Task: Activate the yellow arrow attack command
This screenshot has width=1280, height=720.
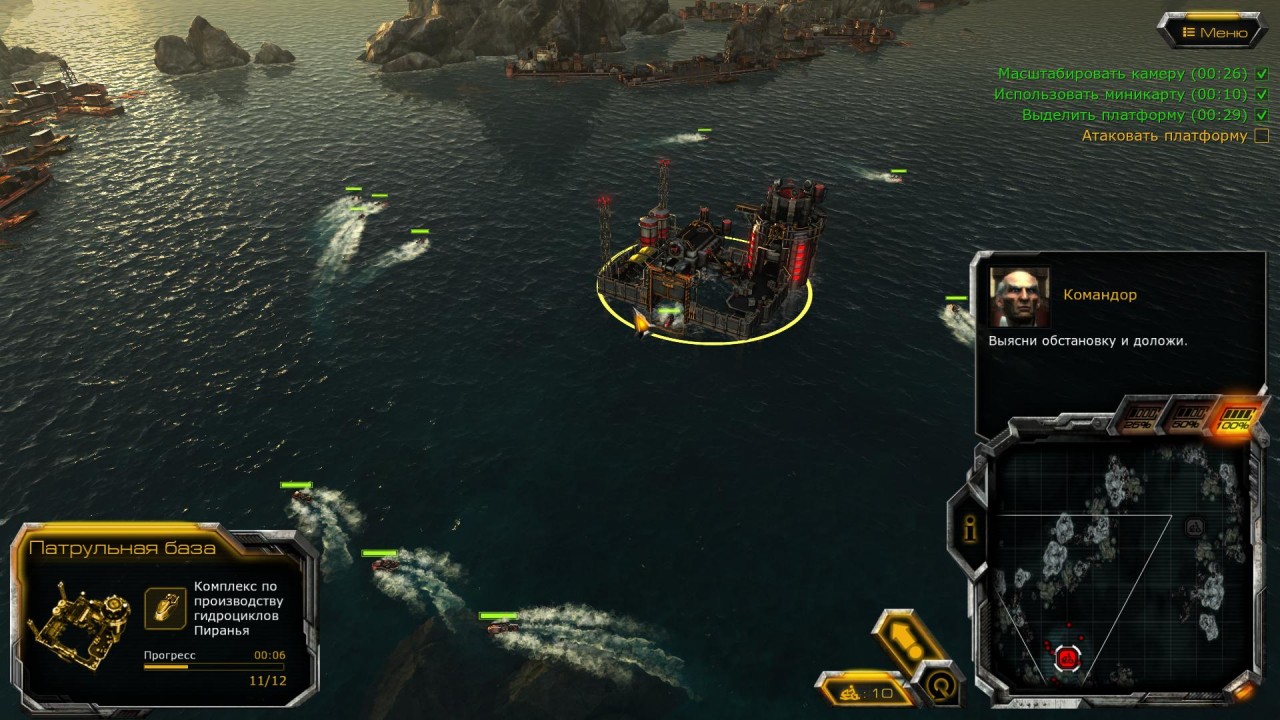Action: click(907, 637)
